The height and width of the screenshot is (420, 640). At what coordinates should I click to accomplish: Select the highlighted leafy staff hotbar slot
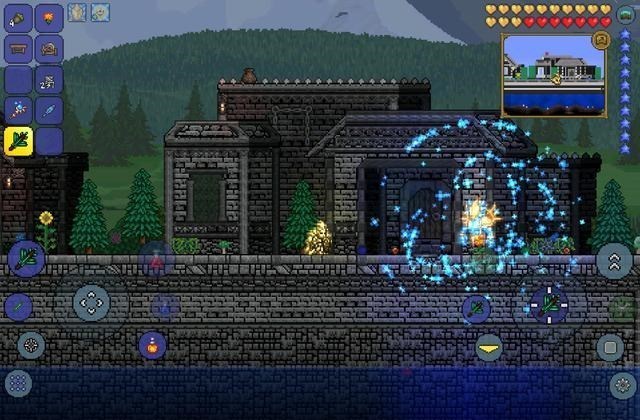[x=20, y=141]
